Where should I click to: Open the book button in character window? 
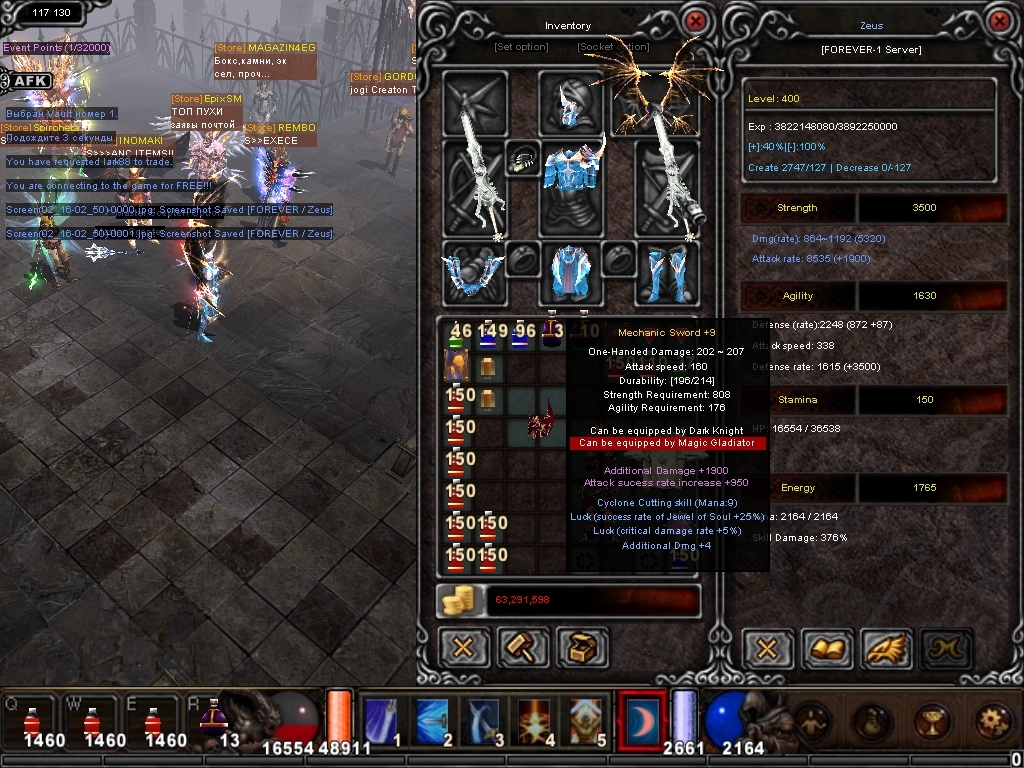(x=826, y=648)
